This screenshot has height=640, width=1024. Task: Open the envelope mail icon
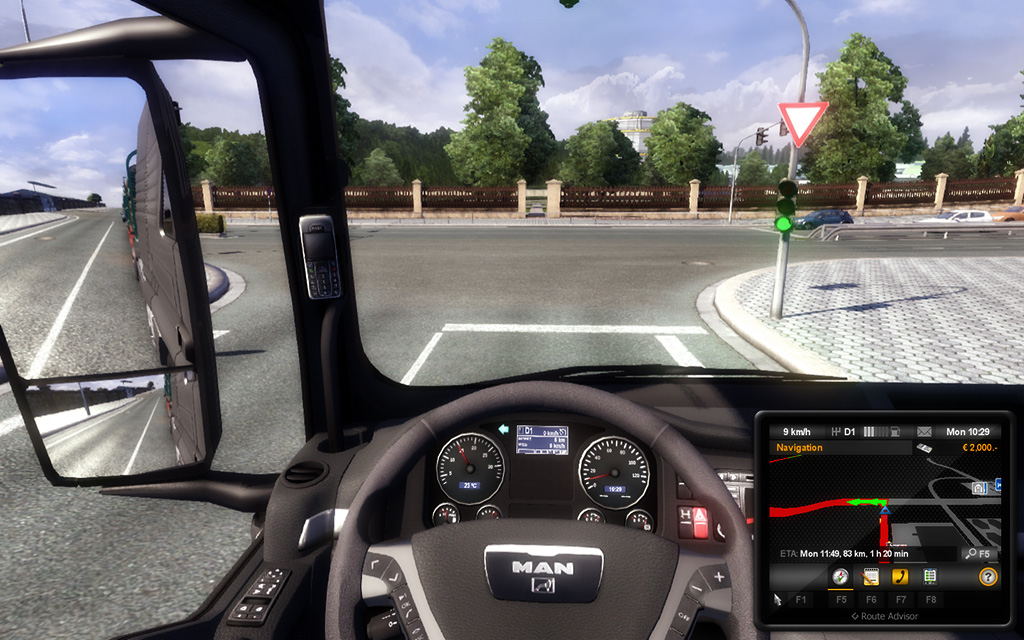(924, 432)
